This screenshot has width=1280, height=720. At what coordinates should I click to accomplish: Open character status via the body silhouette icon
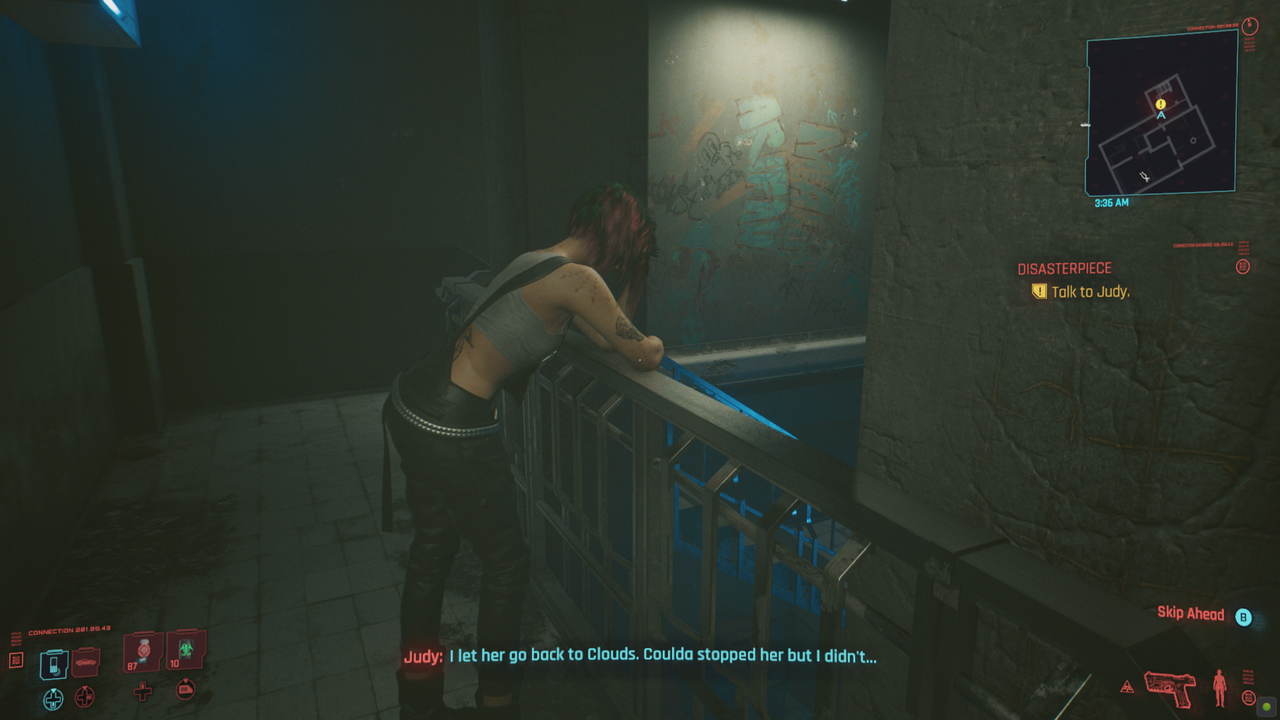click(x=1220, y=688)
